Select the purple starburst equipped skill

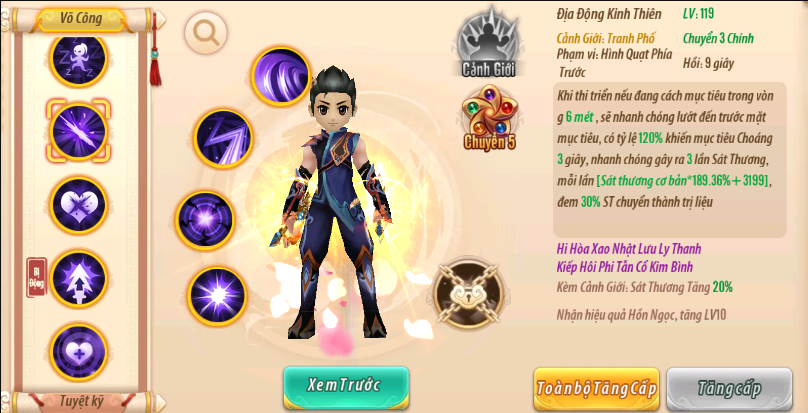218,295
